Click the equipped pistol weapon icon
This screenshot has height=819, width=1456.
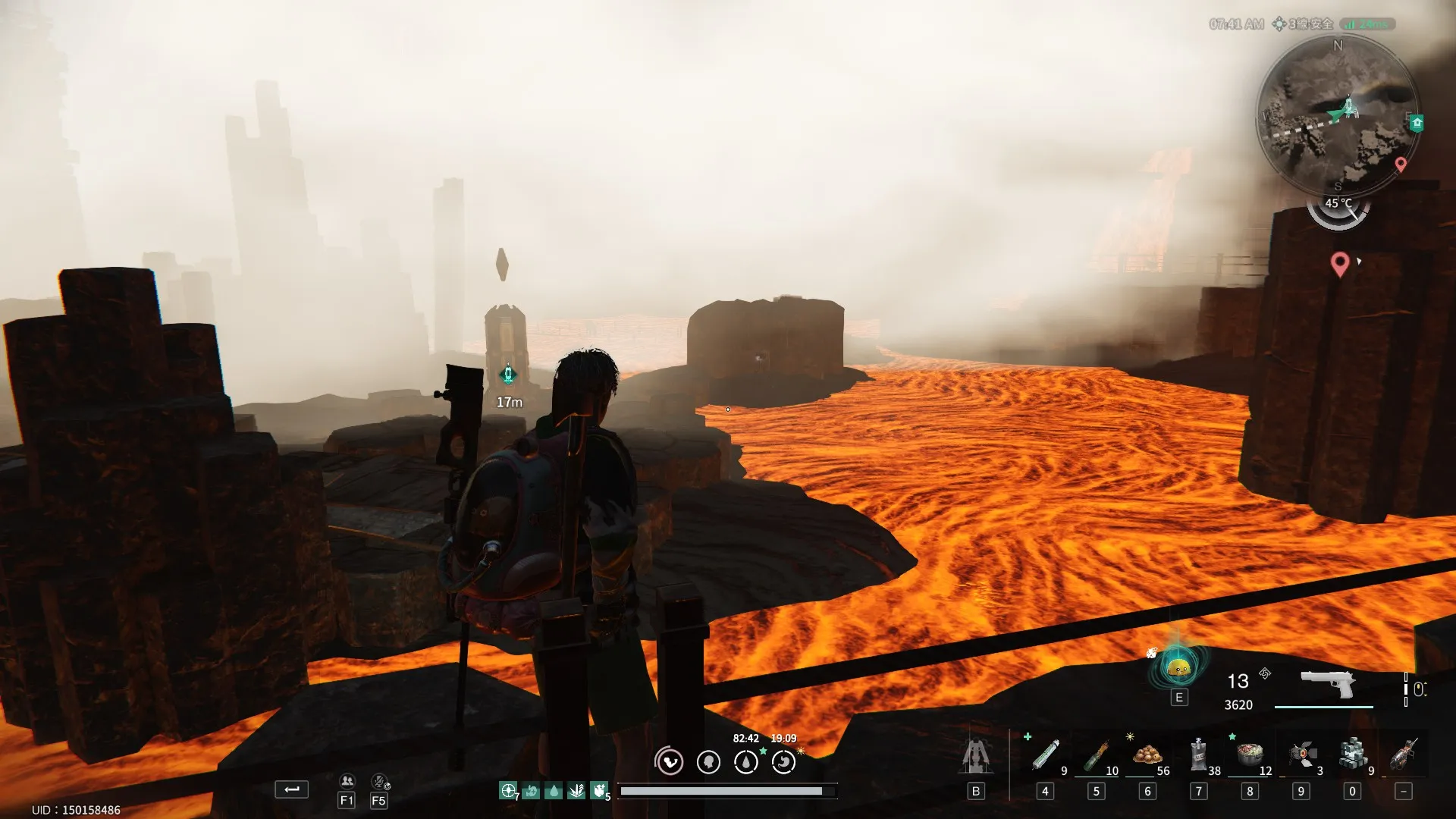pyautogui.click(x=1327, y=684)
